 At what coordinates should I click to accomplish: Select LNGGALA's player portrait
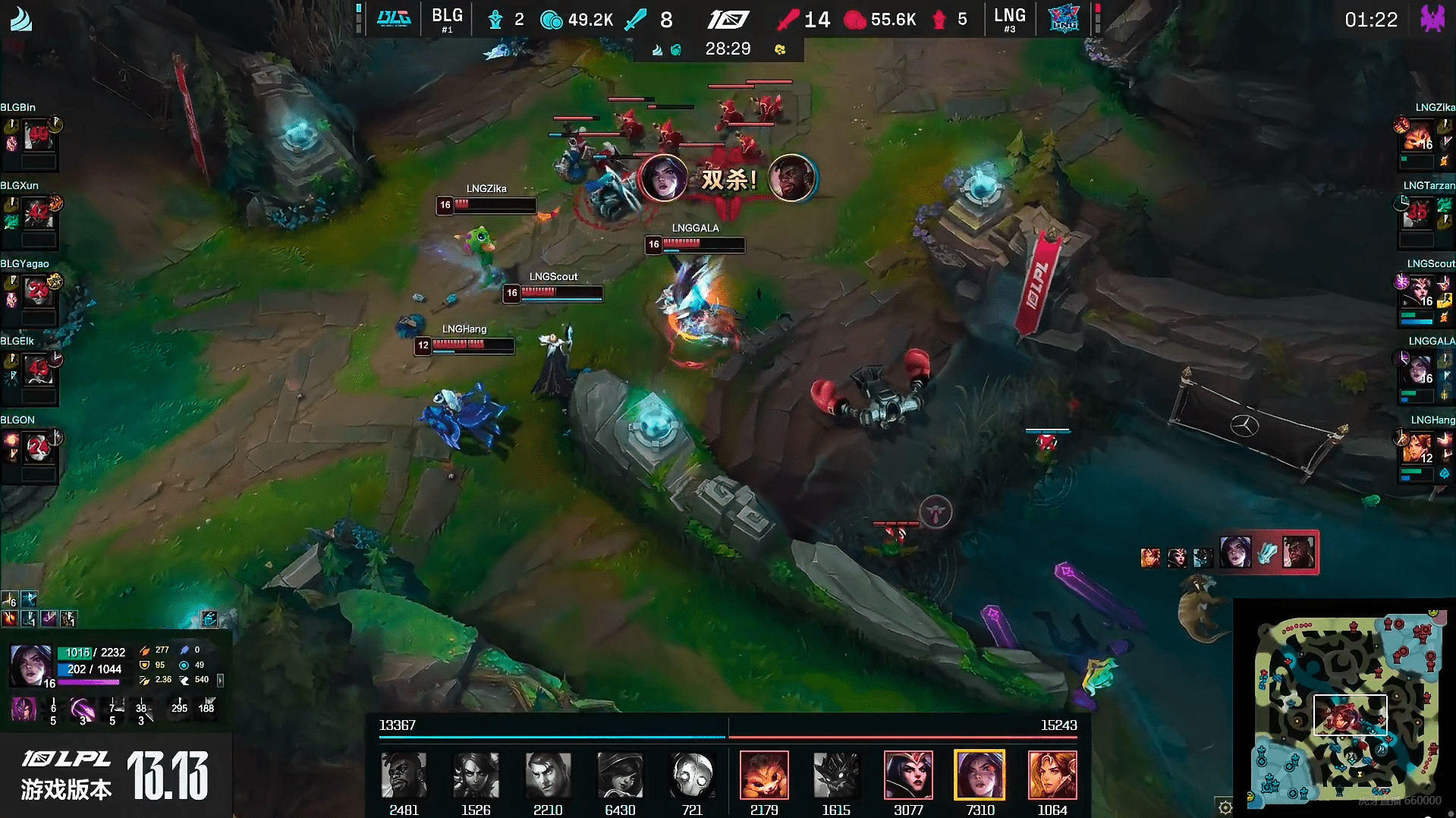pyautogui.click(x=1417, y=370)
